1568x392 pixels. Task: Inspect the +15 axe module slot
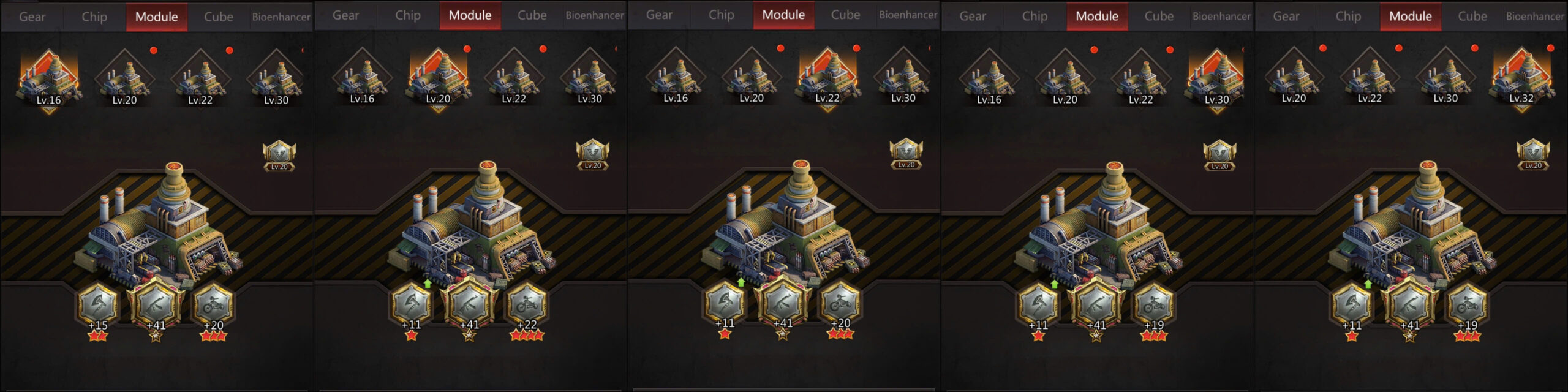click(x=98, y=306)
